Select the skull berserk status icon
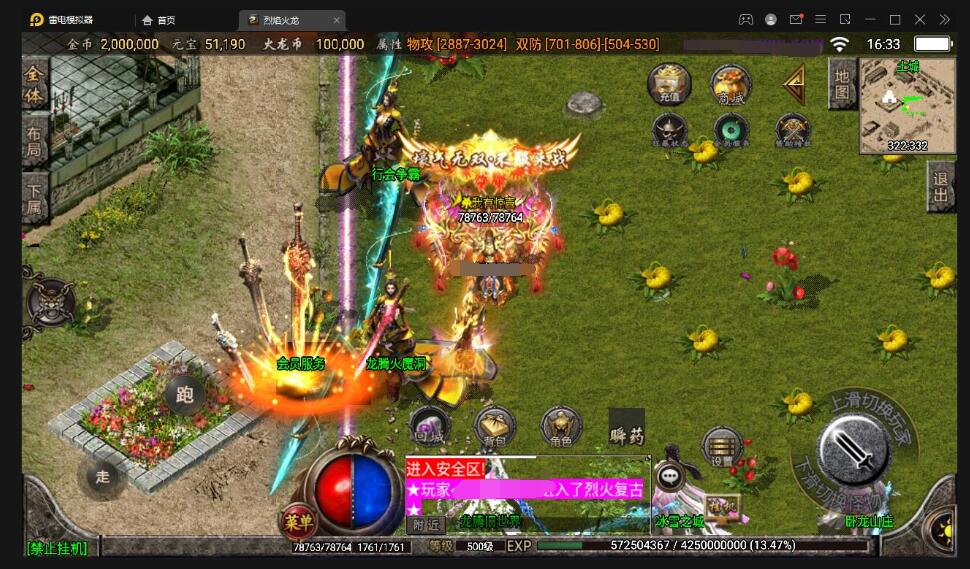 click(669, 131)
